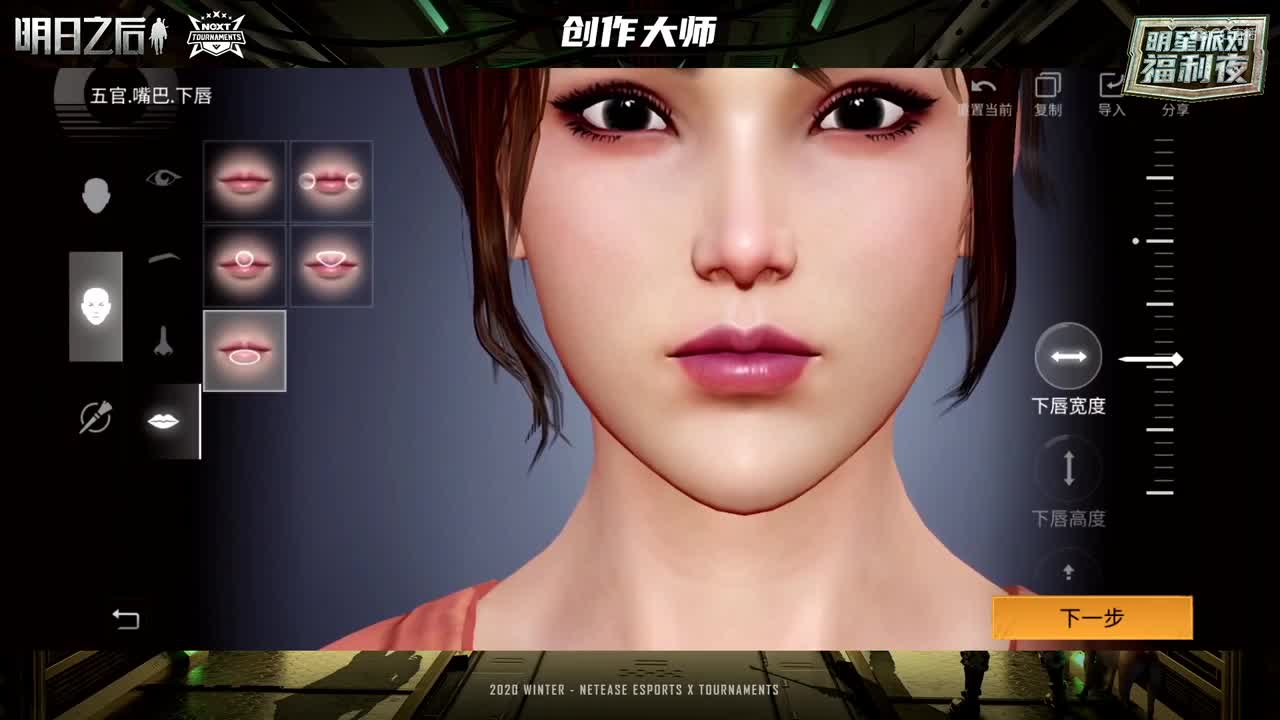Open the makeup brush tool
This screenshot has height=720, width=1280.
pos(95,415)
